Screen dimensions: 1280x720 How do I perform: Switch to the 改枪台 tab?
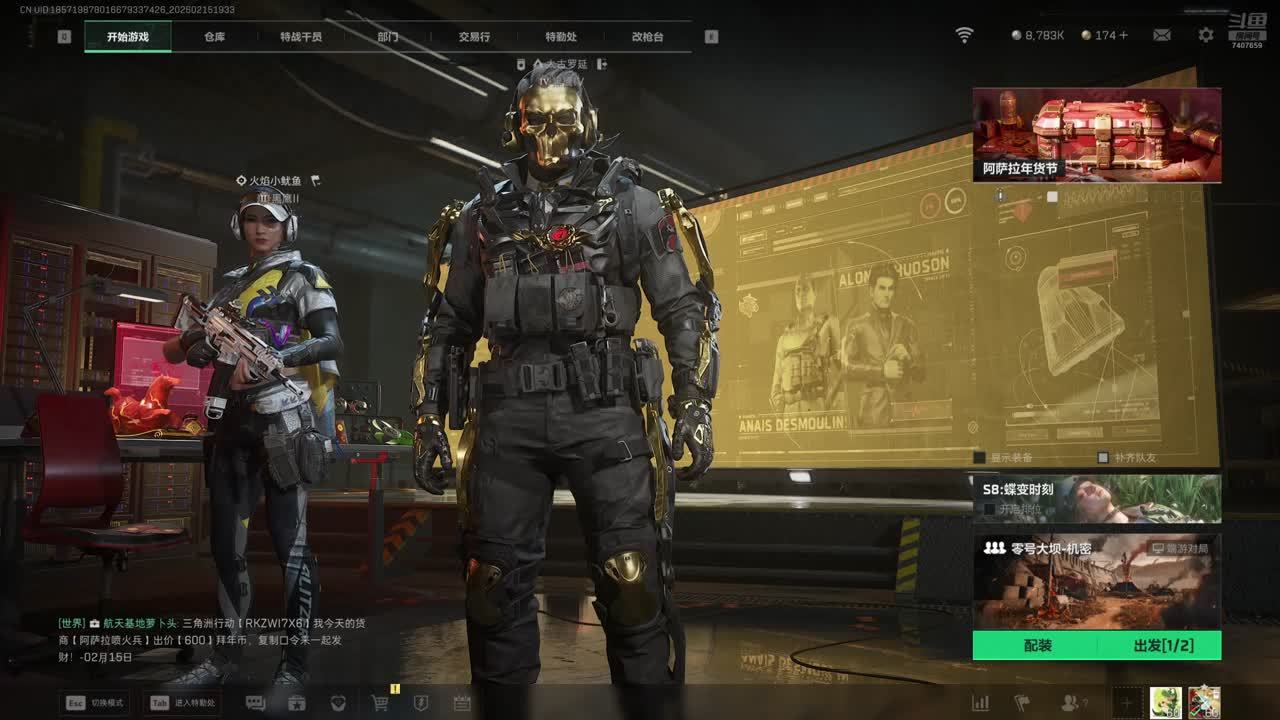[x=647, y=37]
